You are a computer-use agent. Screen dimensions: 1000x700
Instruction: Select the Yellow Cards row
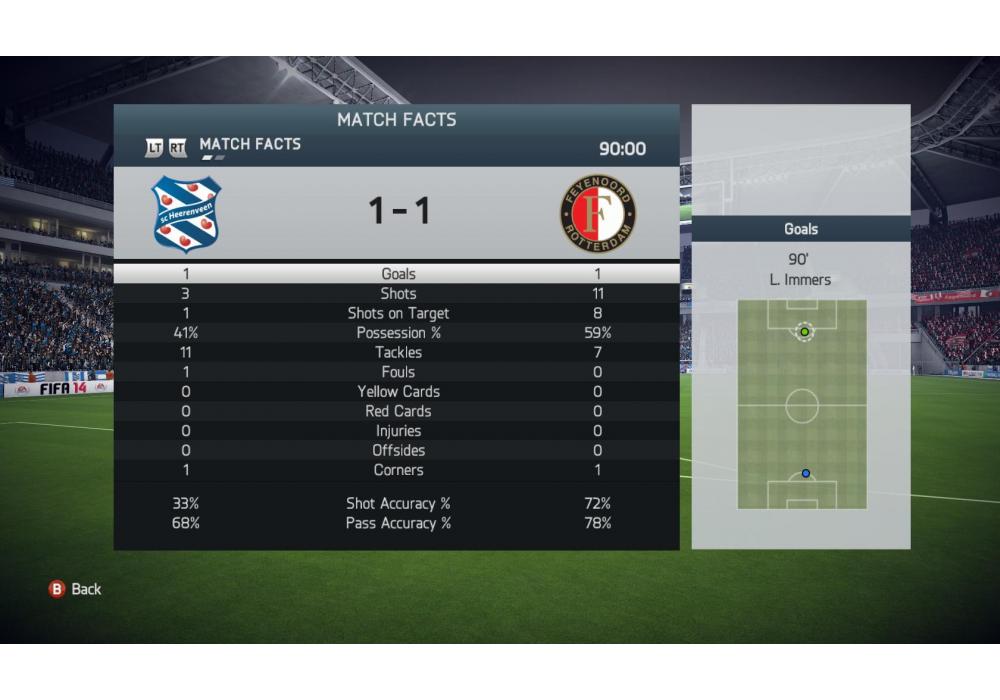click(x=397, y=392)
